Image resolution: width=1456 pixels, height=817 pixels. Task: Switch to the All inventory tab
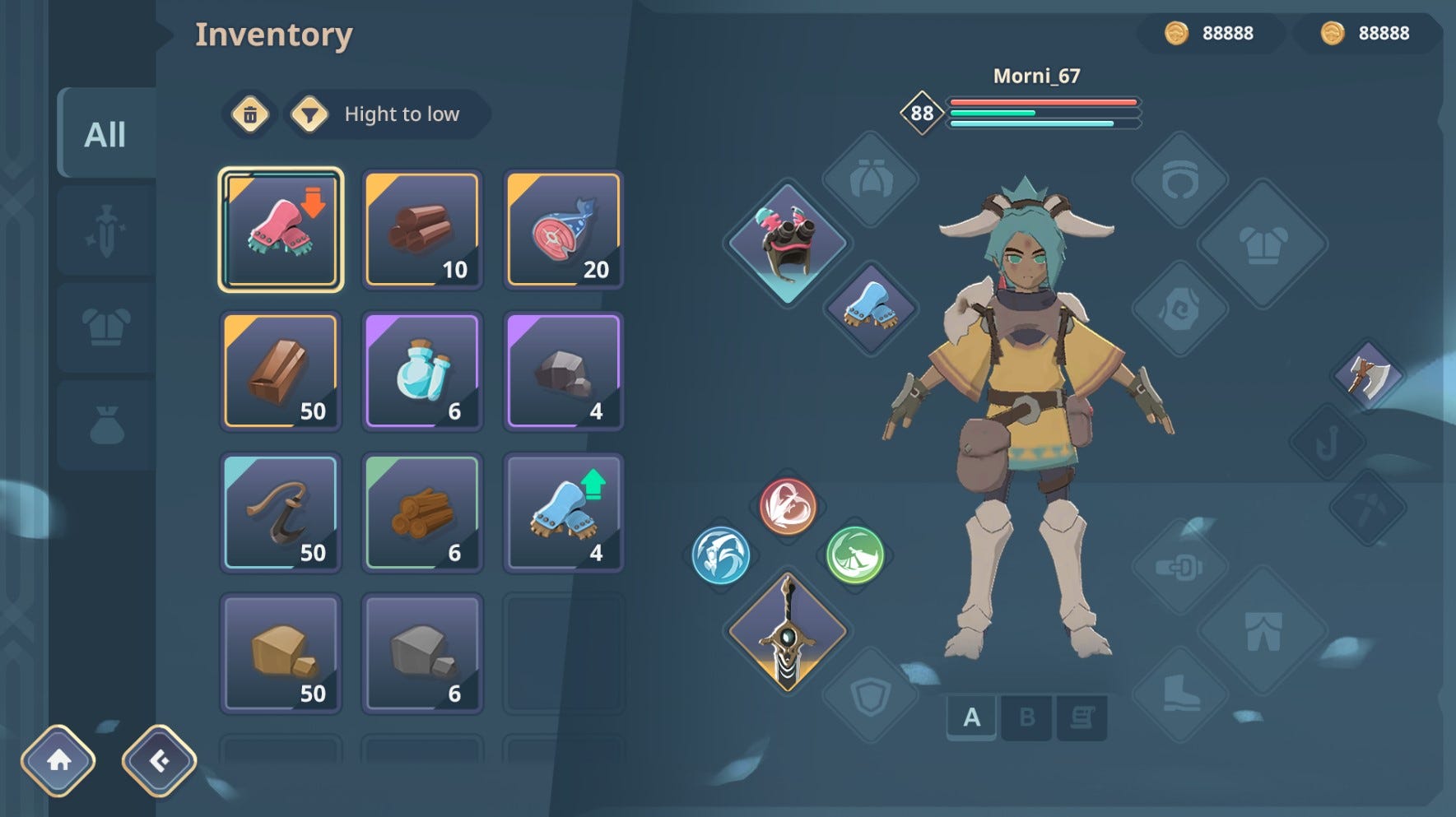coord(105,133)
